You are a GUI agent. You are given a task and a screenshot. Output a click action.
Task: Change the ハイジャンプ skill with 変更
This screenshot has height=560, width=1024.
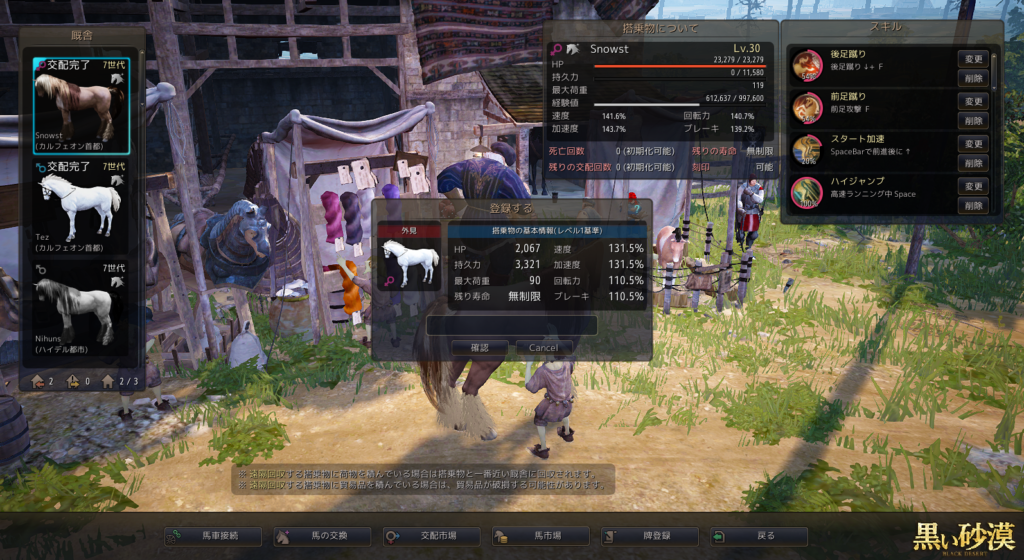click(972, 187)
